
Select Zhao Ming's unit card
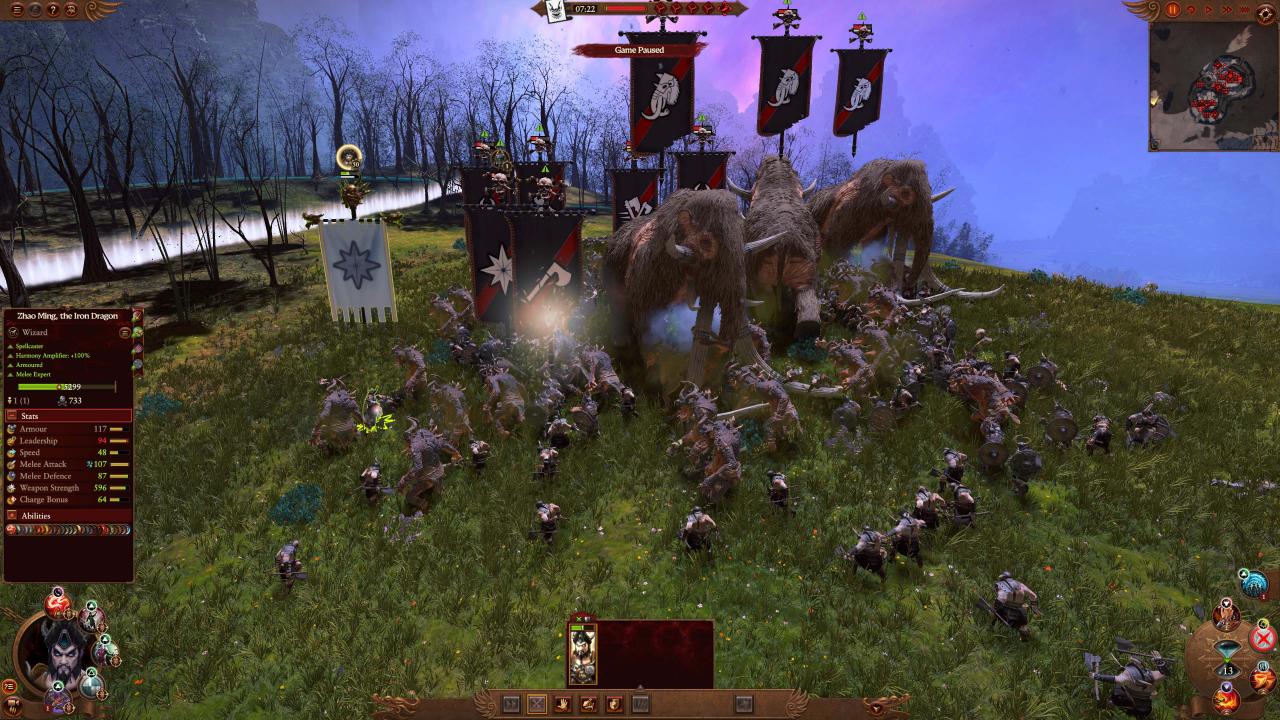point(582,654)
